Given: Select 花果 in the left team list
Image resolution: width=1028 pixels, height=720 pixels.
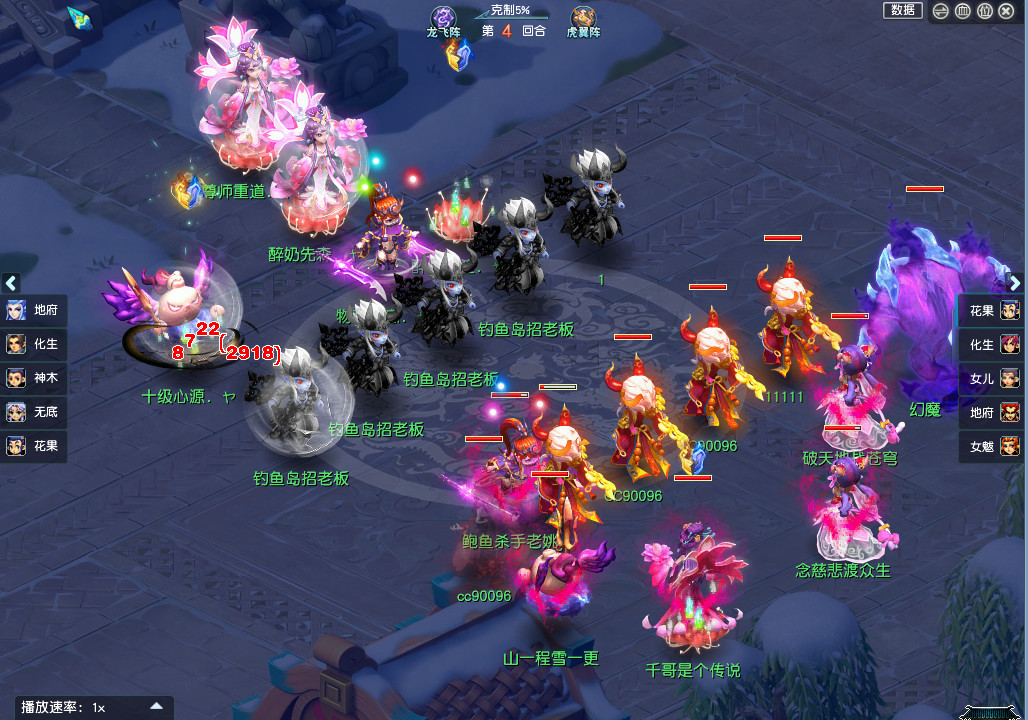Looking at the screenshot, I should click(x=34, y=446).
